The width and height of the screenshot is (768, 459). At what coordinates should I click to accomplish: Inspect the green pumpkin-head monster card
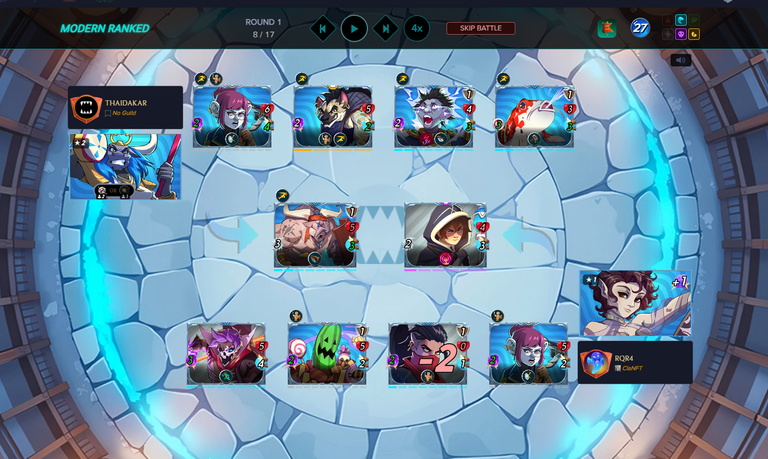[x=328, y=354]
